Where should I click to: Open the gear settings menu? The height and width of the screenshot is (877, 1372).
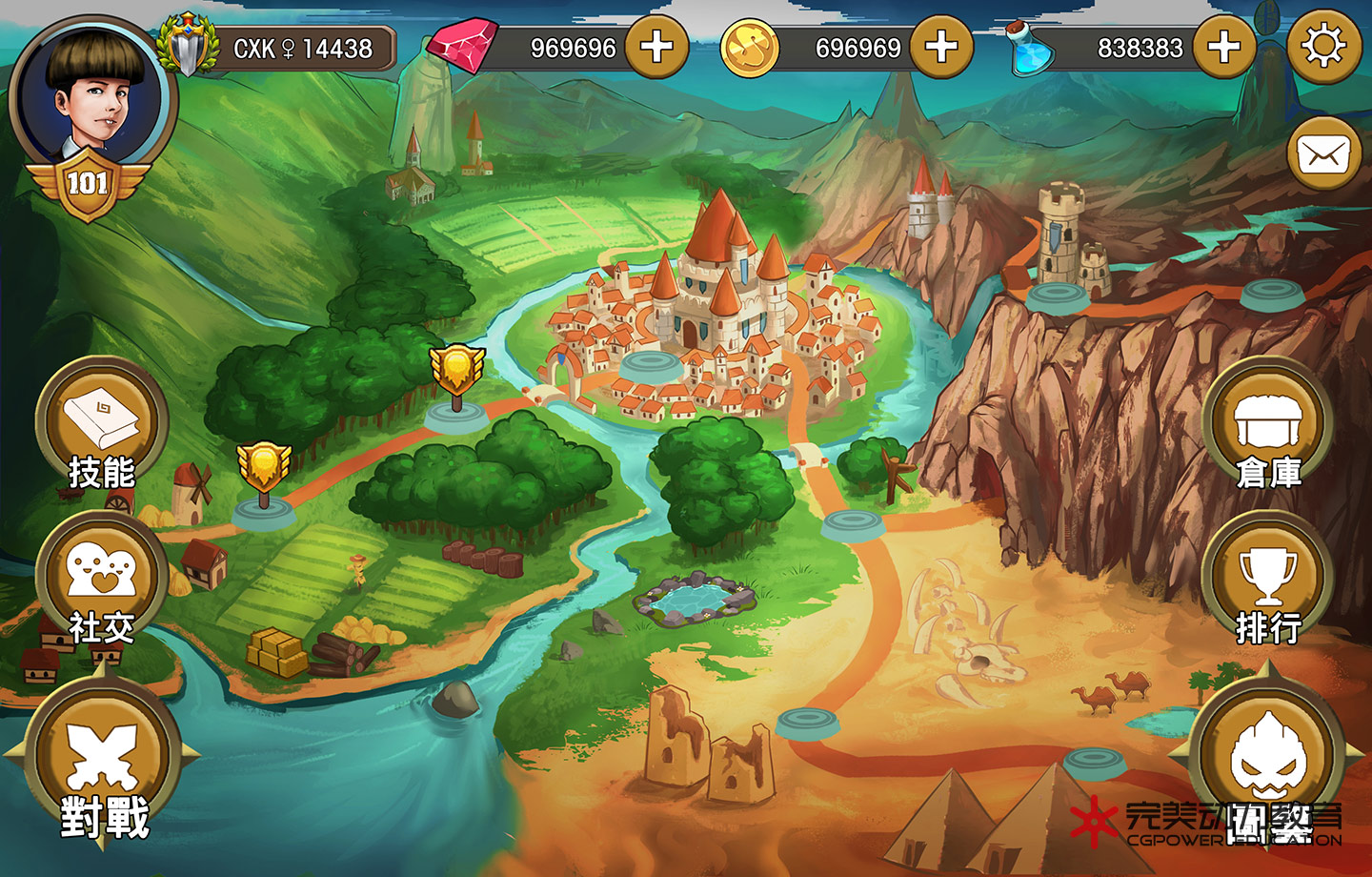click(1323, 47)
